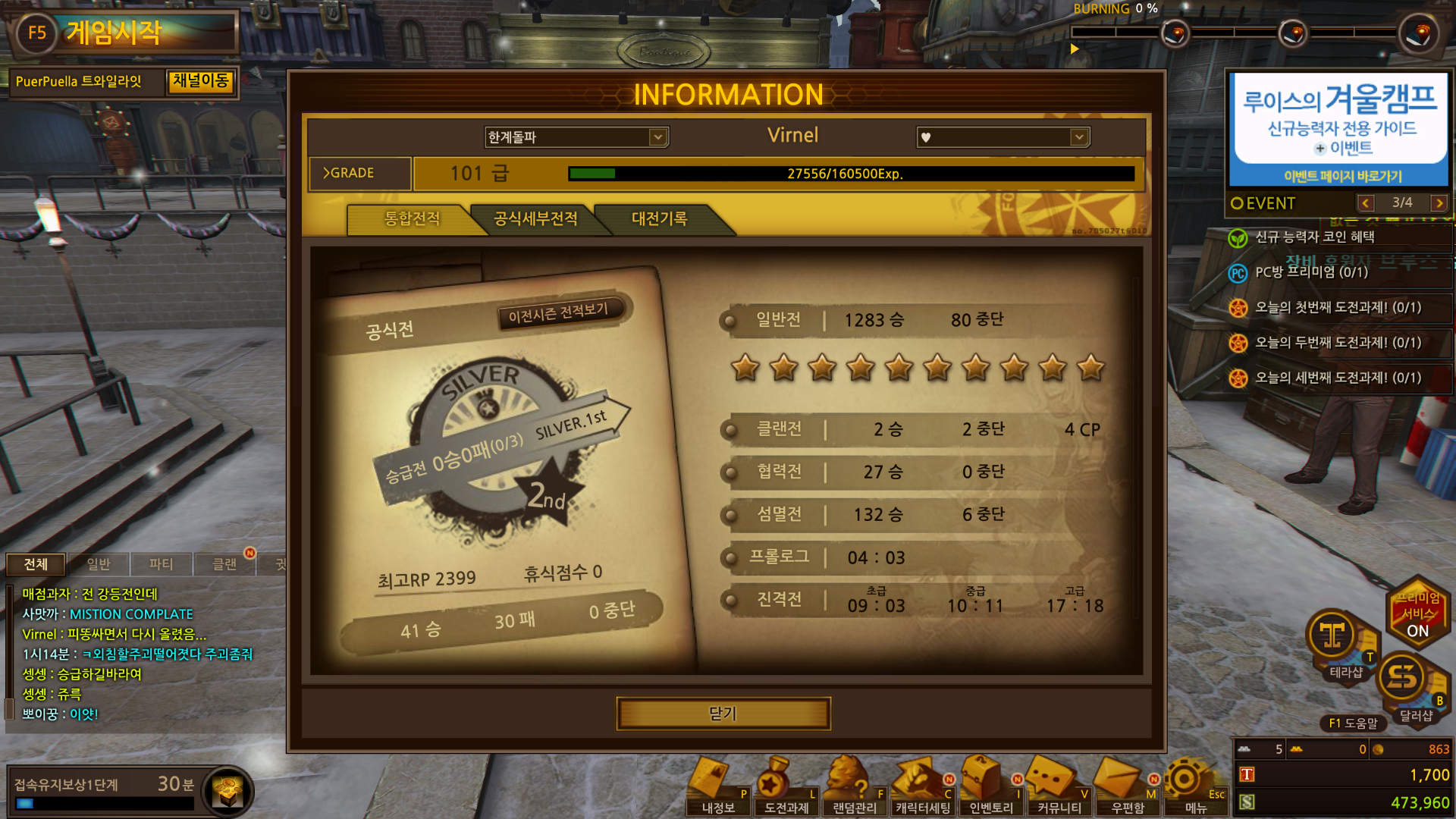
Task: Switch to the 공식세부전적 tab
Action: point(535,219)
